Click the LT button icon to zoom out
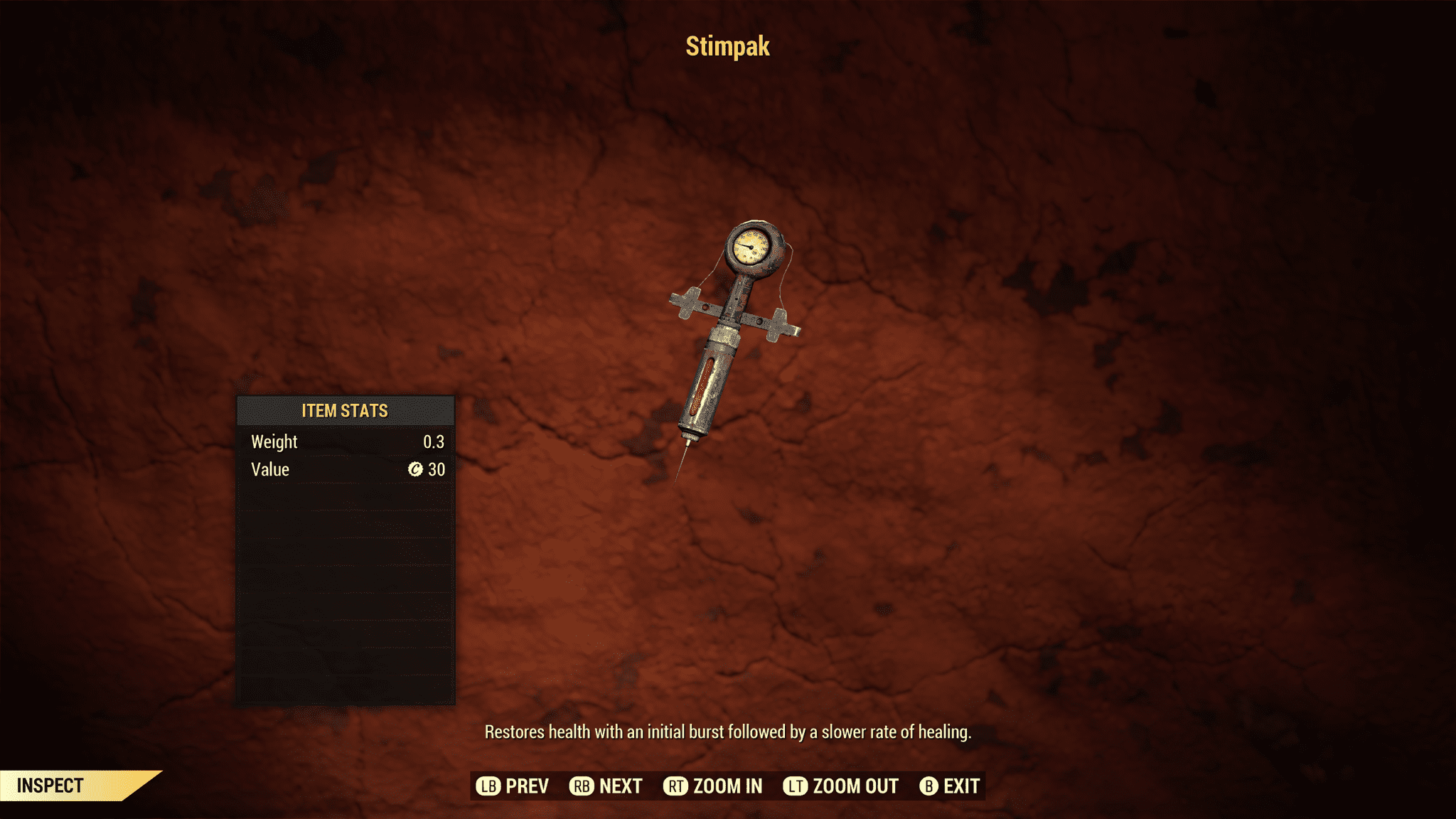The height and width of the screenshot is (819, 1456). [x=796, y=786]
